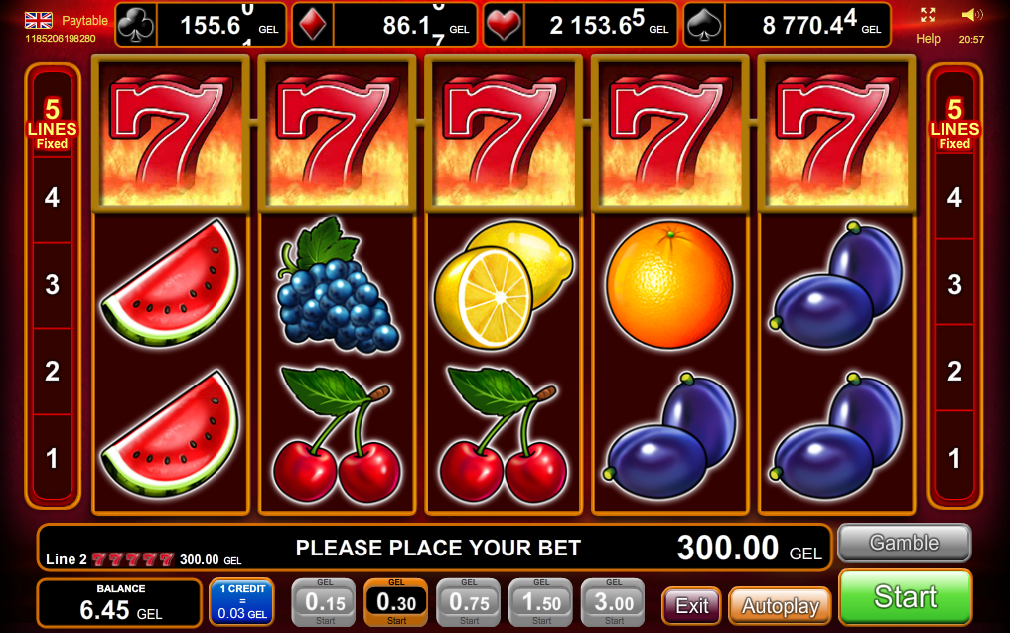The width and height of the screenshot is (1010, 633).
Task: Open the Gamble feature
Action: (x=903, y=543)
